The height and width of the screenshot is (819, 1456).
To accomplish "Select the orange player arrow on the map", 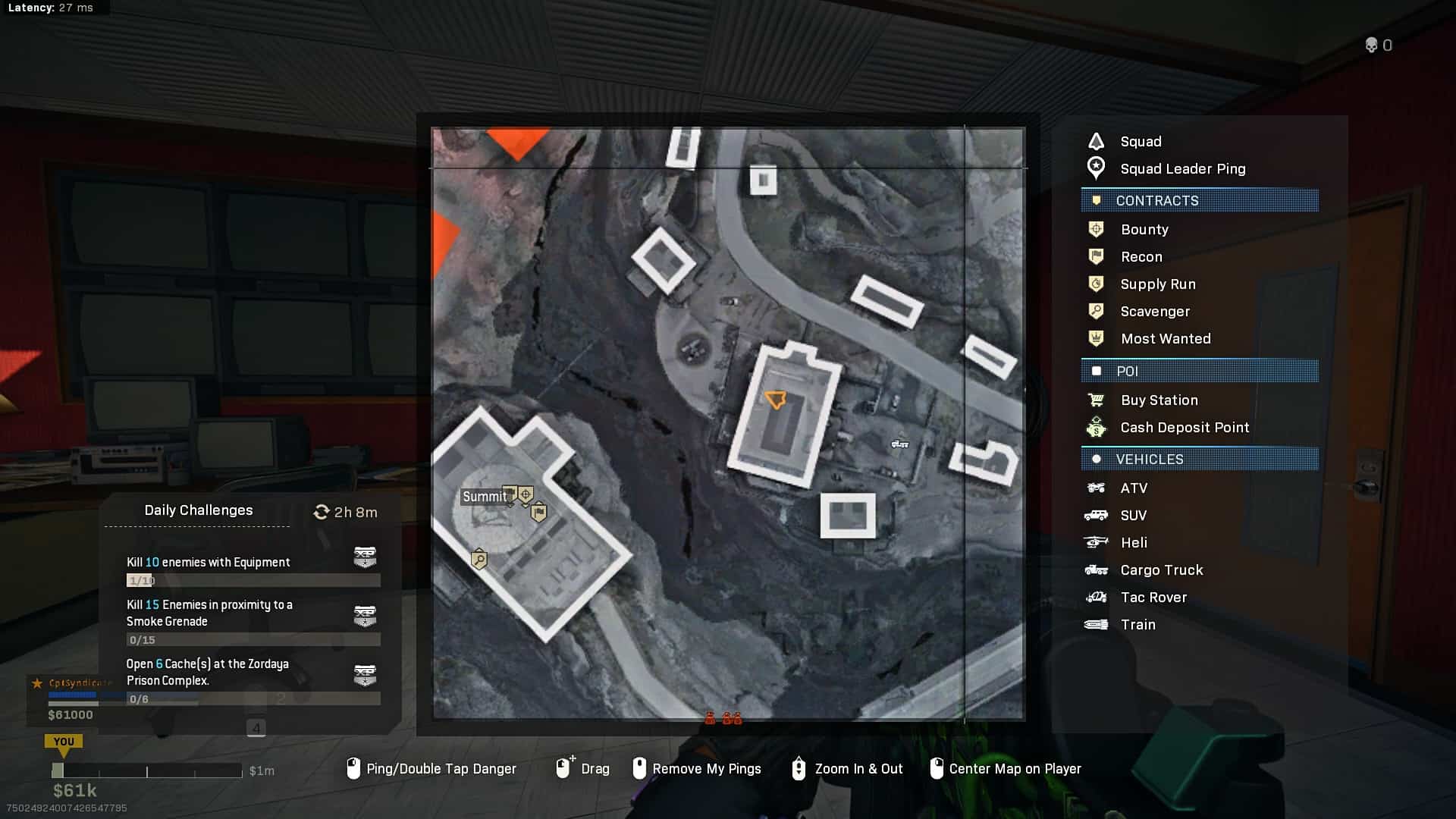I will coord(775,400).
